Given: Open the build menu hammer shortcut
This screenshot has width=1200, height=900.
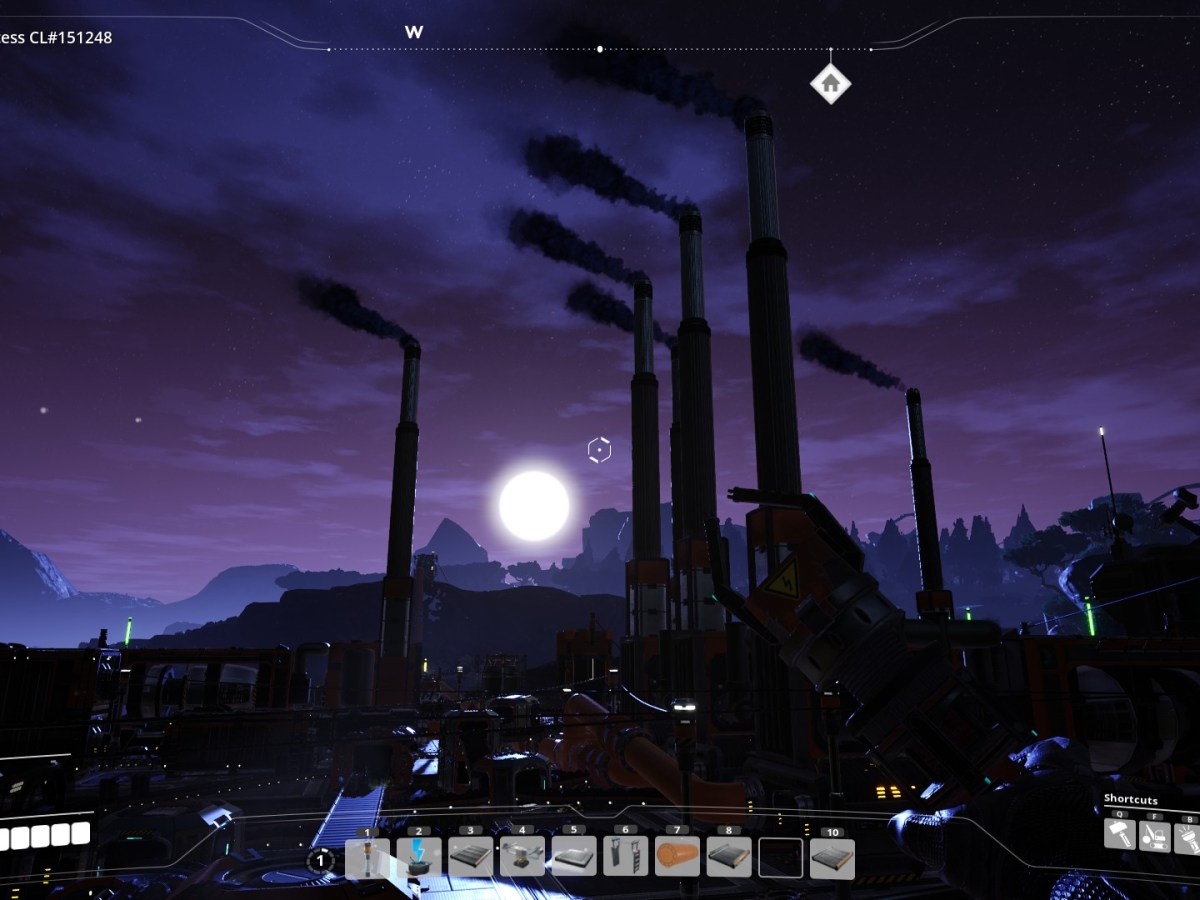Looking at the screenshot, I should click(x=1120, y=834).
